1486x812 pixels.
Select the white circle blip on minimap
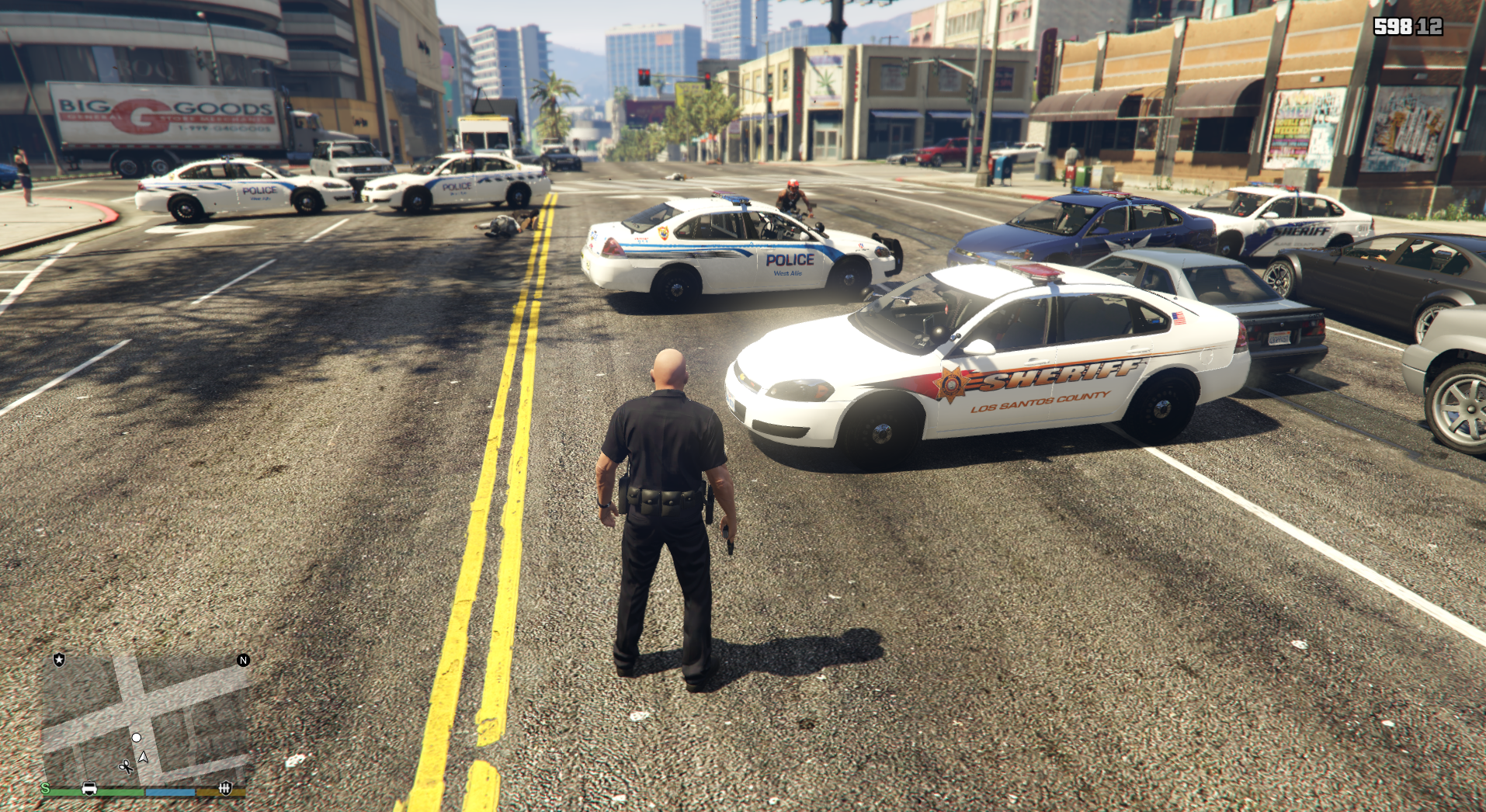pos(137,737)
